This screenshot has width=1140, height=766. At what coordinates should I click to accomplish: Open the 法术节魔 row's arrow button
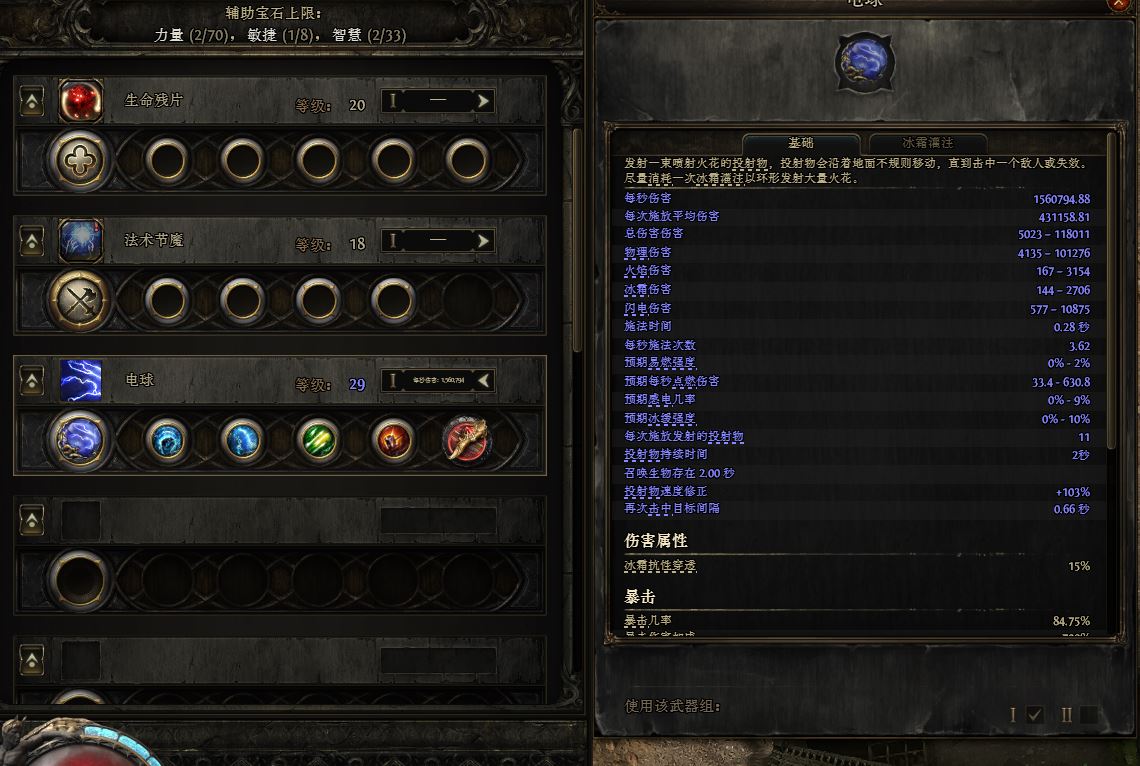tap(484, 241)
